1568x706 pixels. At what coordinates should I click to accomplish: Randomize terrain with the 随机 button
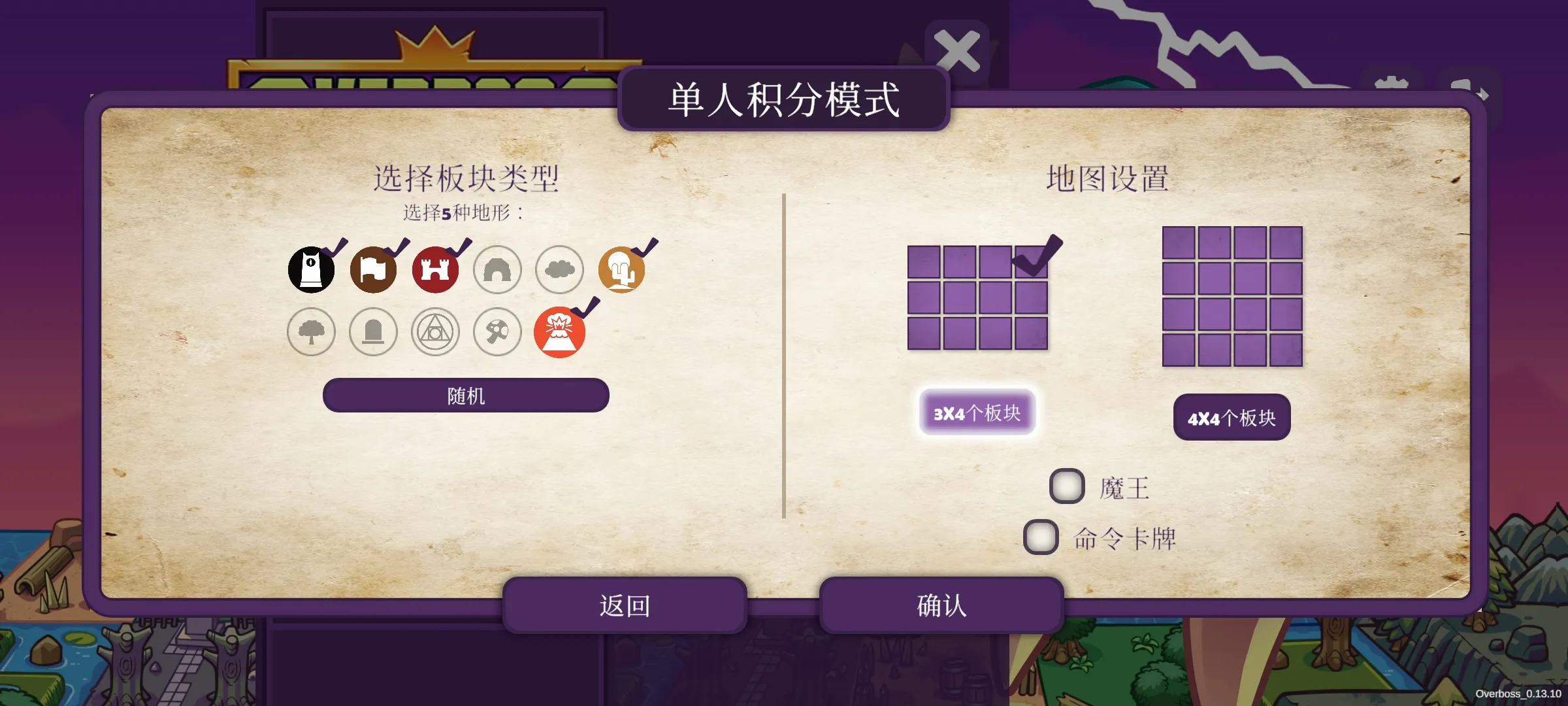[x=466, y=395]
